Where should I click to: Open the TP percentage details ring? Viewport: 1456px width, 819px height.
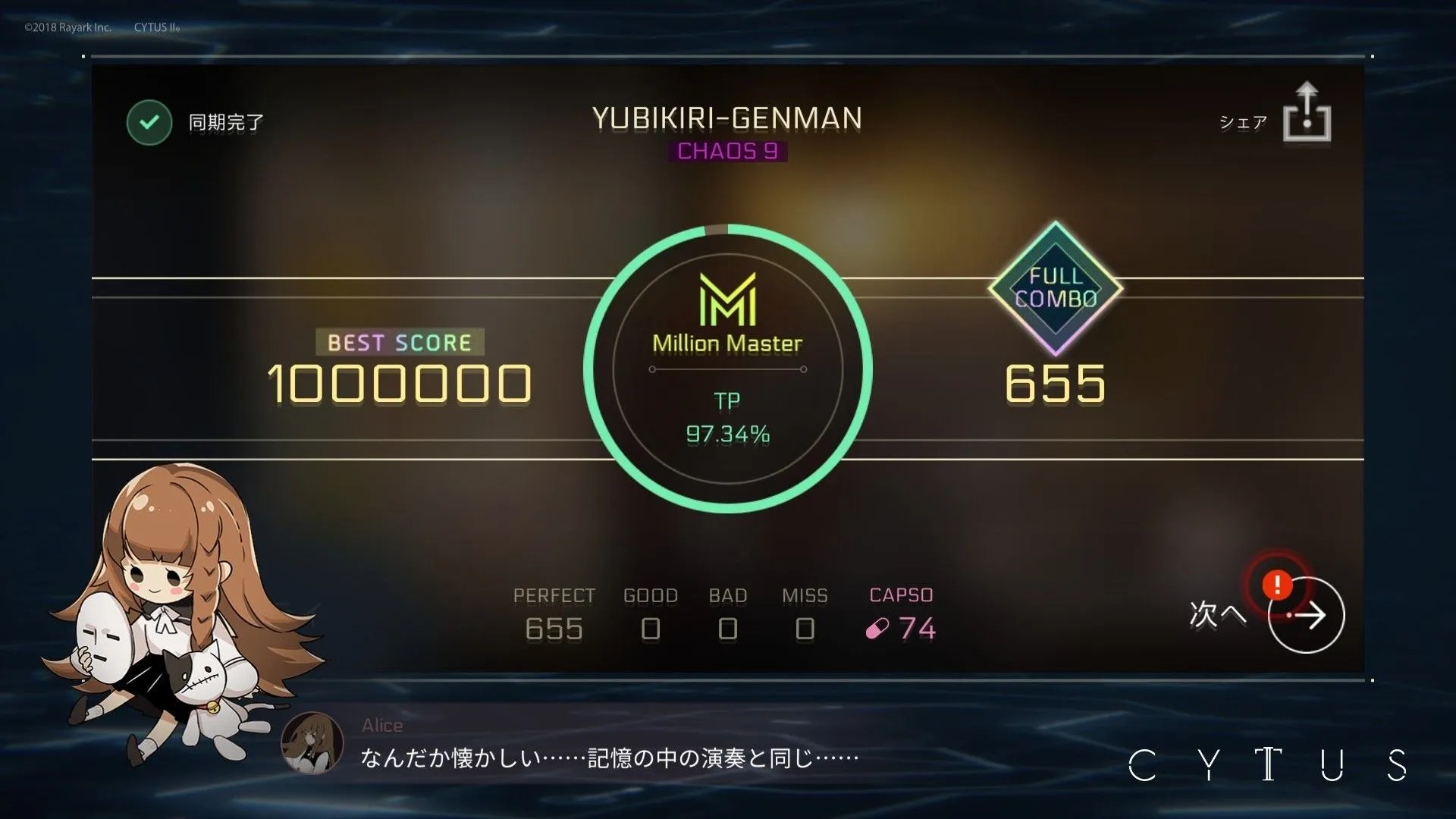(x=726, y=417)
